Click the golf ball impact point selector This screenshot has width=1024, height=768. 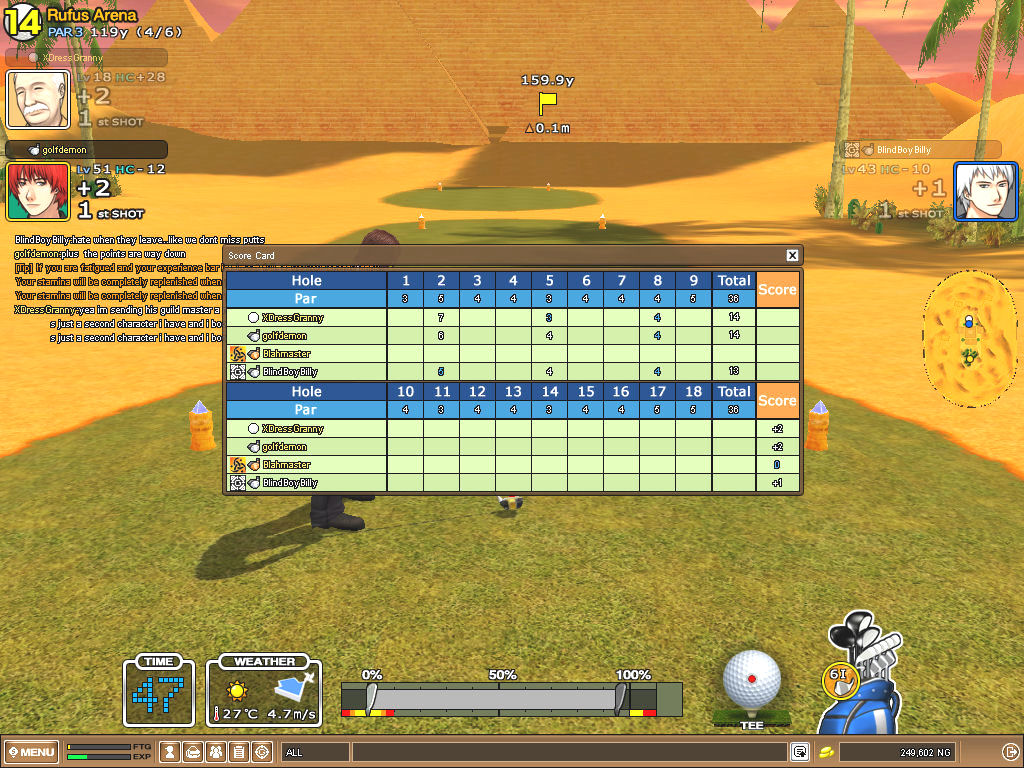752,679
